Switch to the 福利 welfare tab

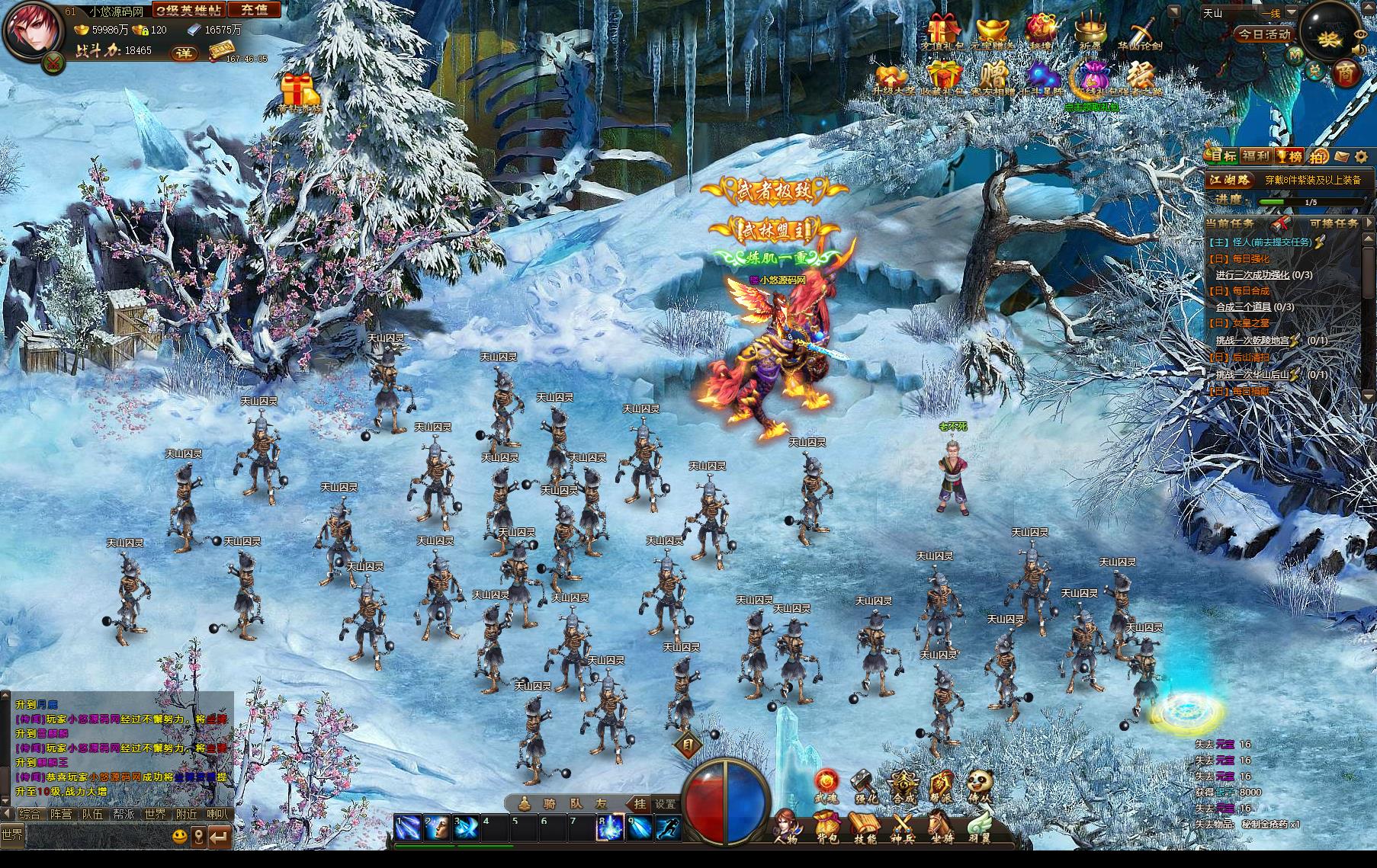(1255, 156)
